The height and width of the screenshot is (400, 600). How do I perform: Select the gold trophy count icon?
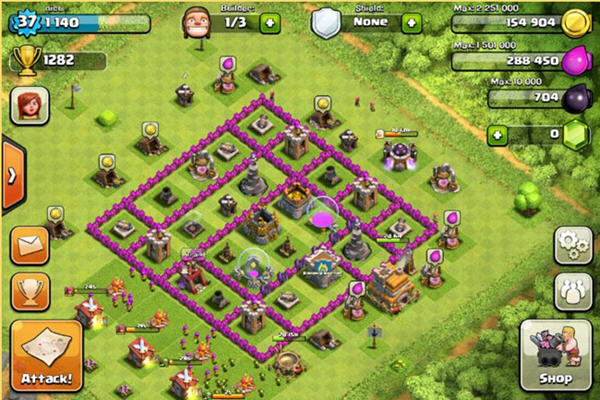(24, 60)
